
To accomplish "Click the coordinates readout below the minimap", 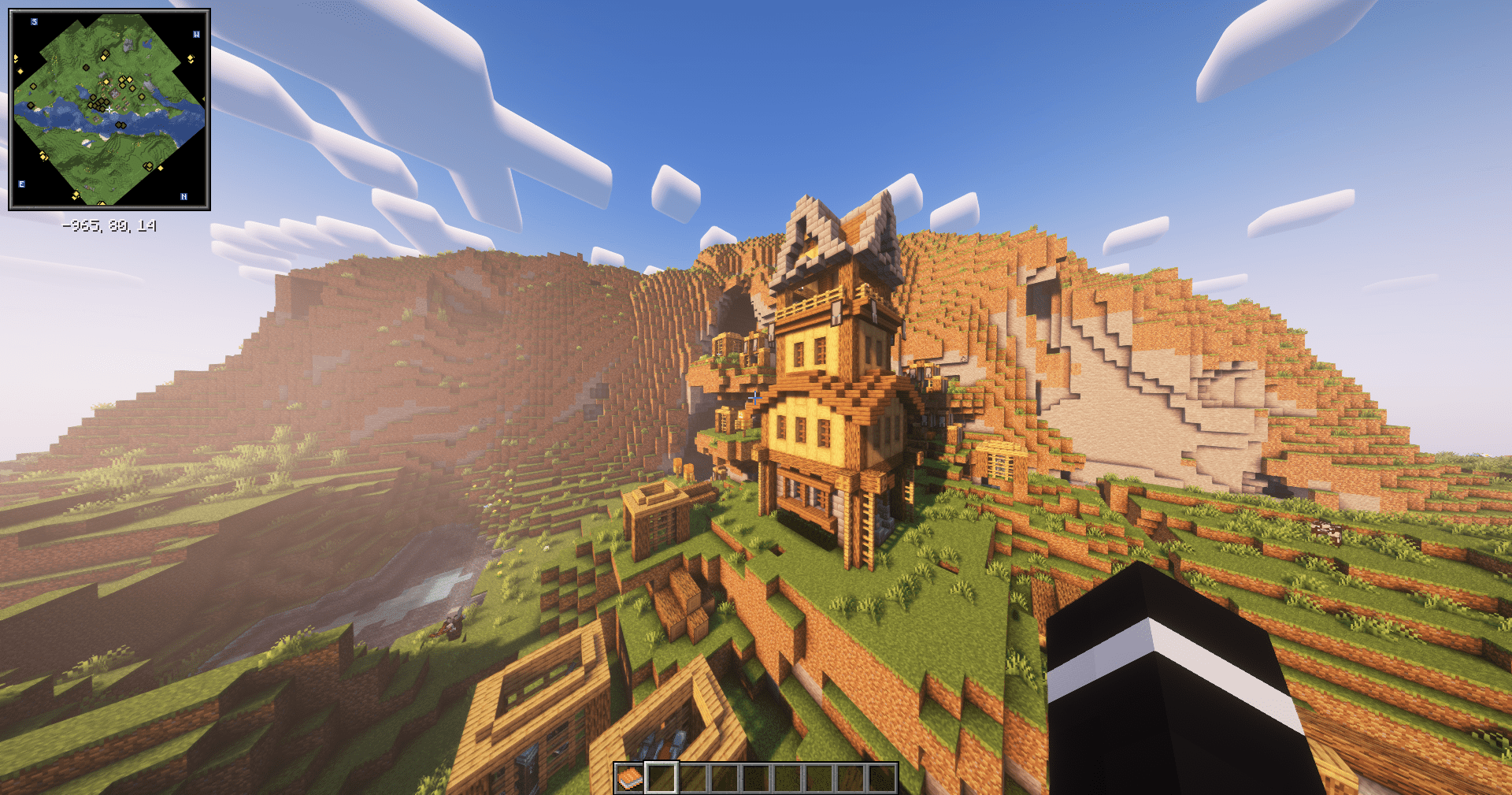I will tap(109, 225).
